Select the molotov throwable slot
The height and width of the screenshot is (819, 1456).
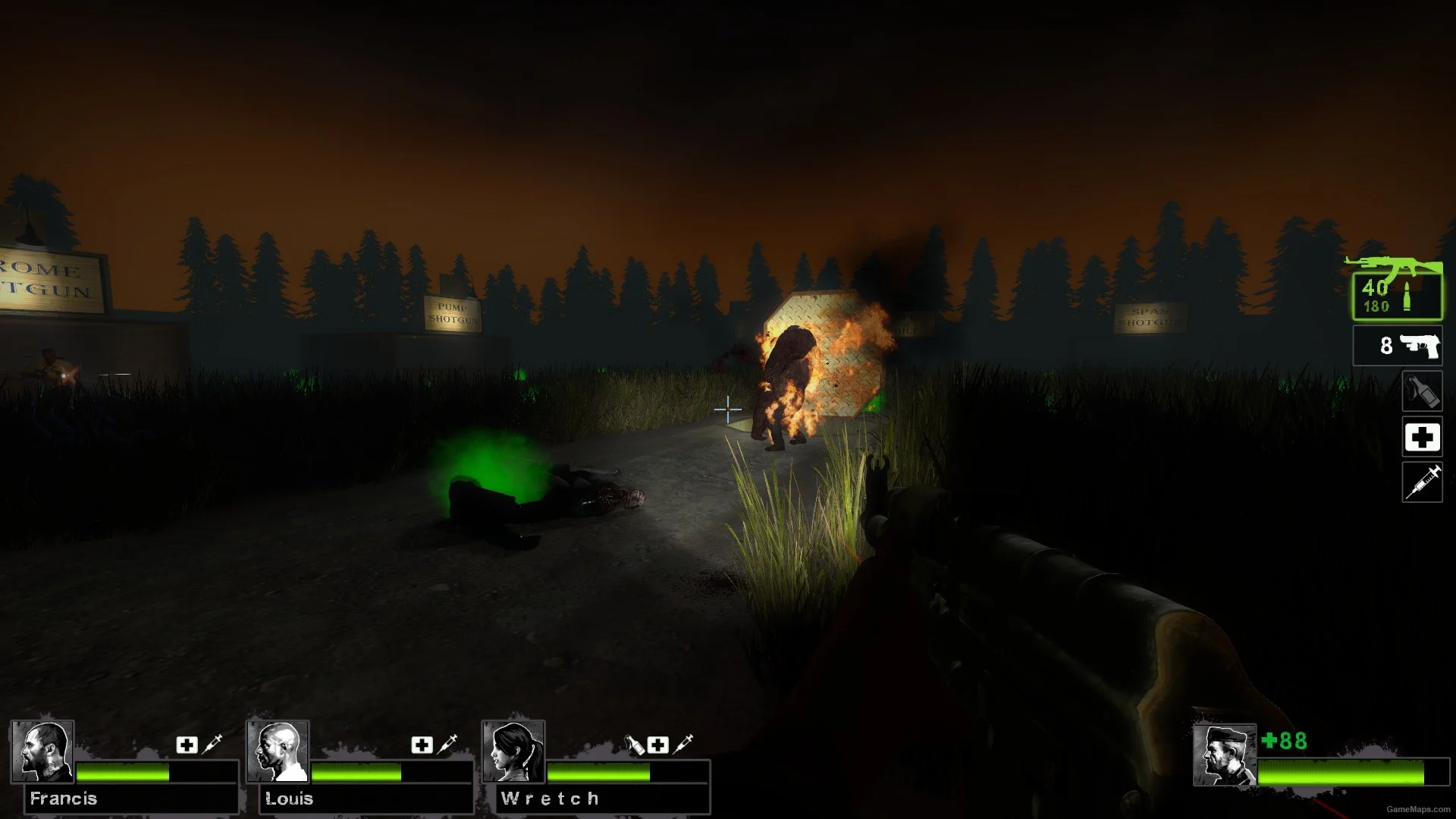coord(1422,391)
